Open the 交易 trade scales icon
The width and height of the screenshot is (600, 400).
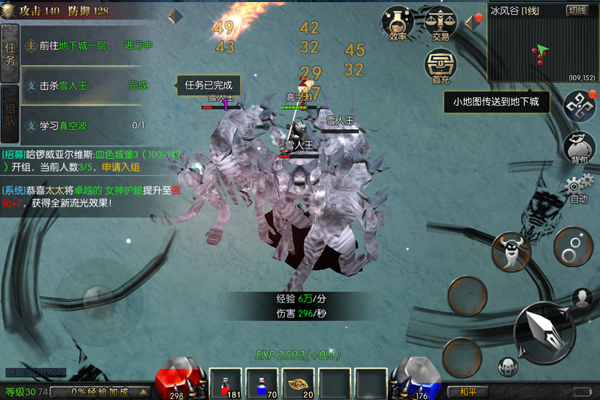440,23
